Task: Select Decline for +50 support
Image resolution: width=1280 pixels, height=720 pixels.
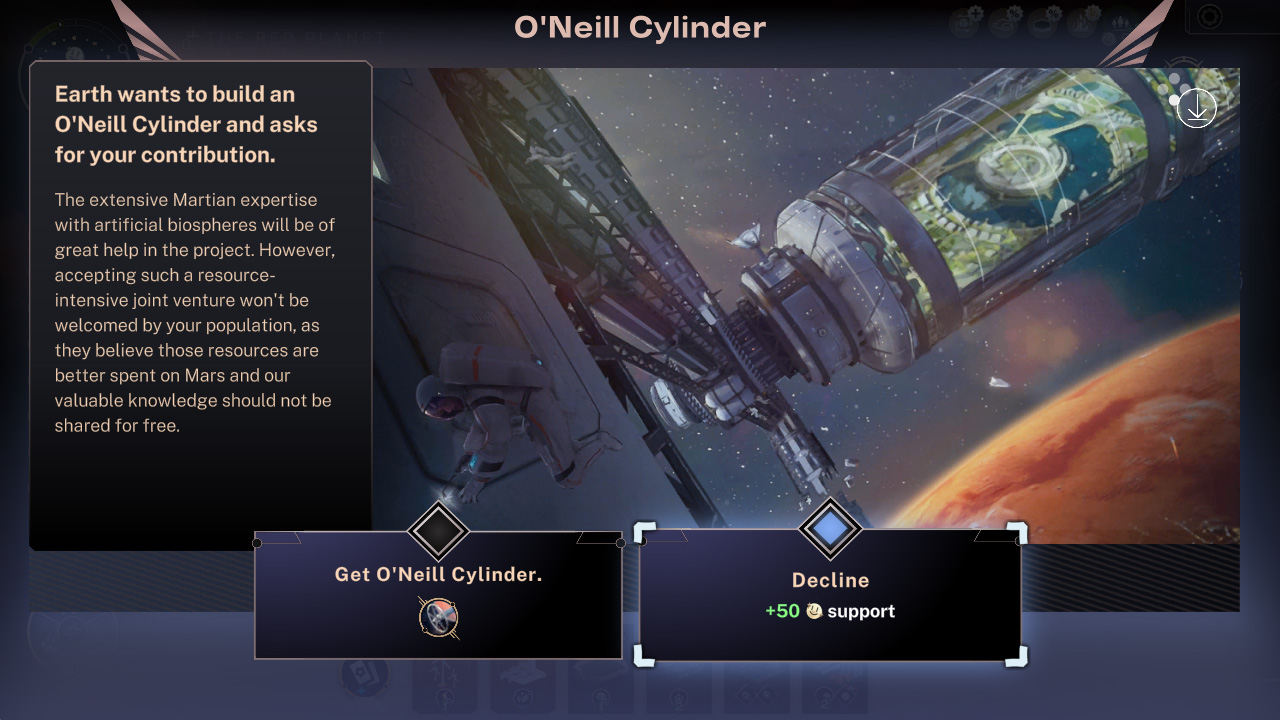Action: (830, 595)
